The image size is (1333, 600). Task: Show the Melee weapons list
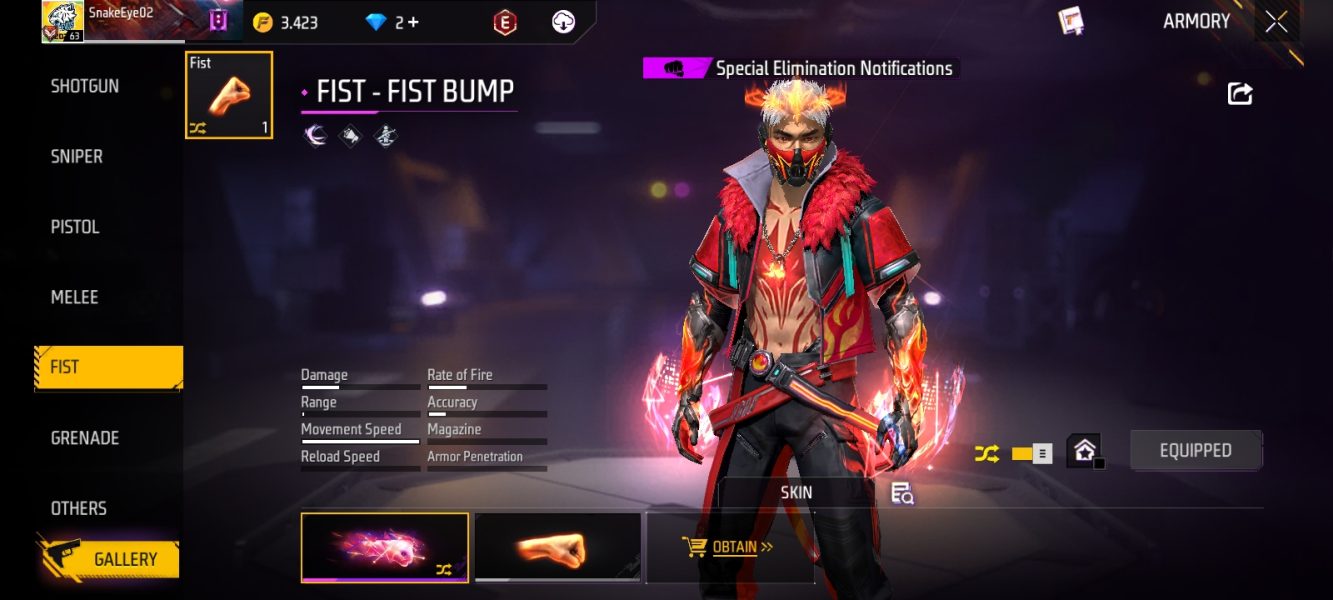coord(75,297)
